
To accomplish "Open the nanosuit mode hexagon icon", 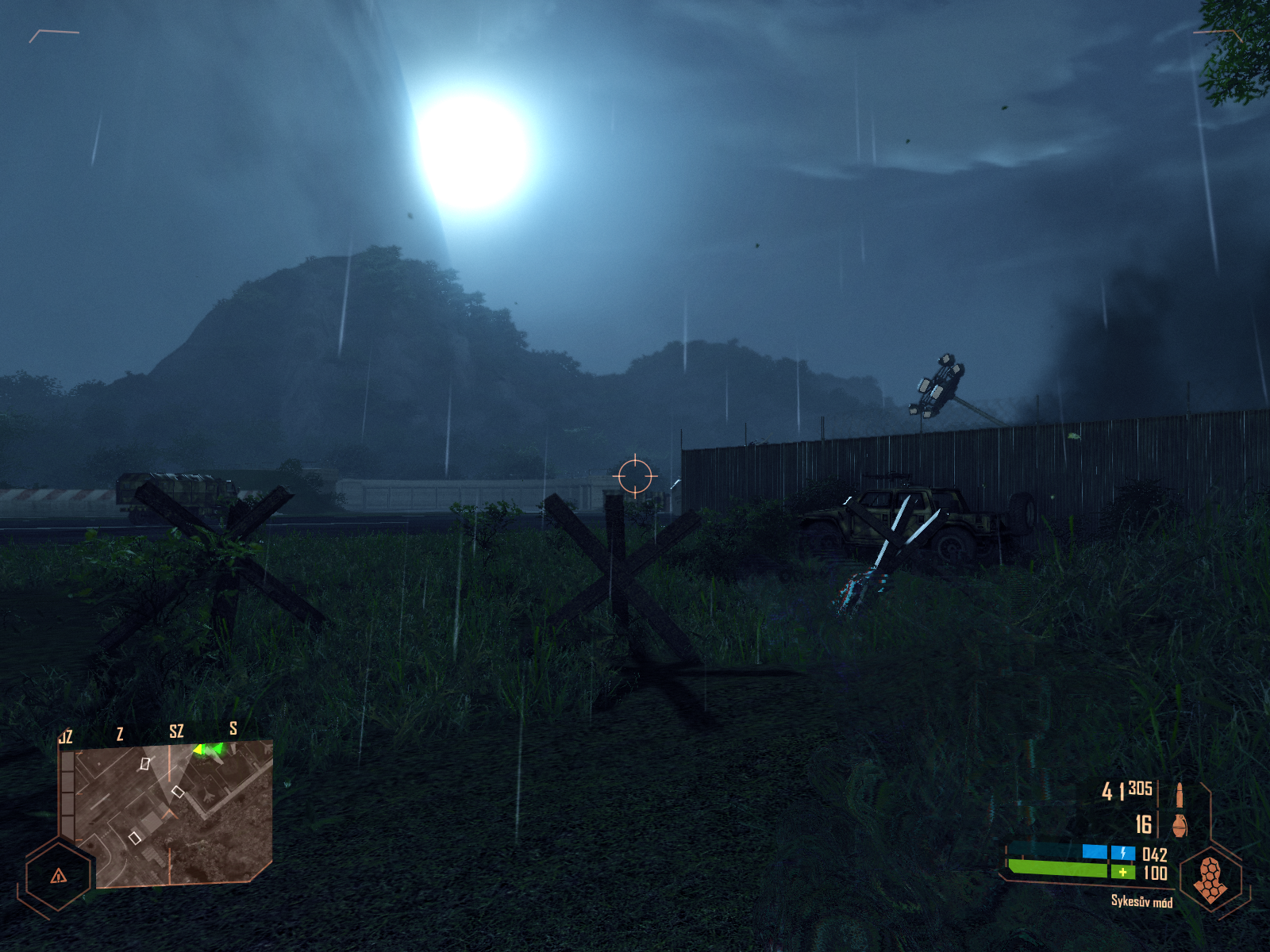I will [x=1209, y=878].
